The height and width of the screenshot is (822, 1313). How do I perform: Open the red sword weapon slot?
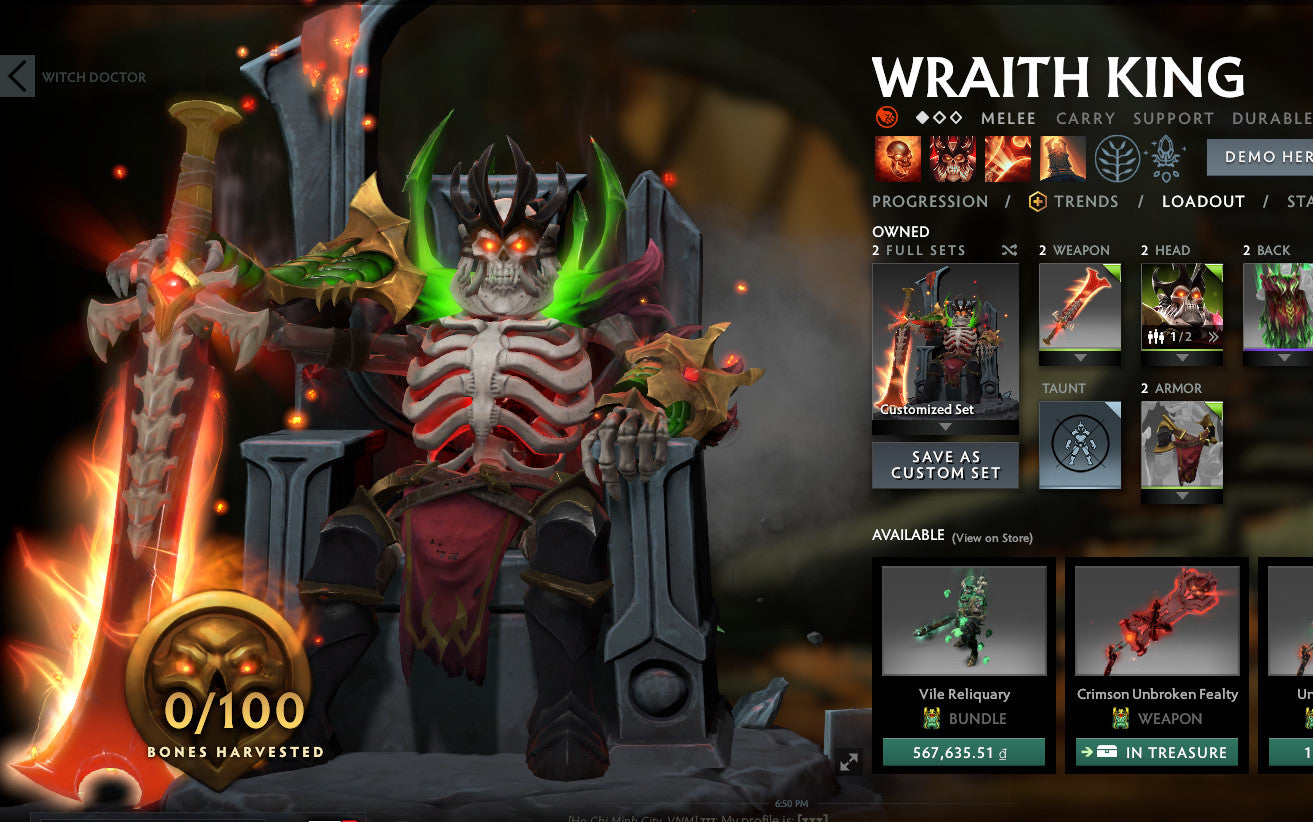(1080, 305)
